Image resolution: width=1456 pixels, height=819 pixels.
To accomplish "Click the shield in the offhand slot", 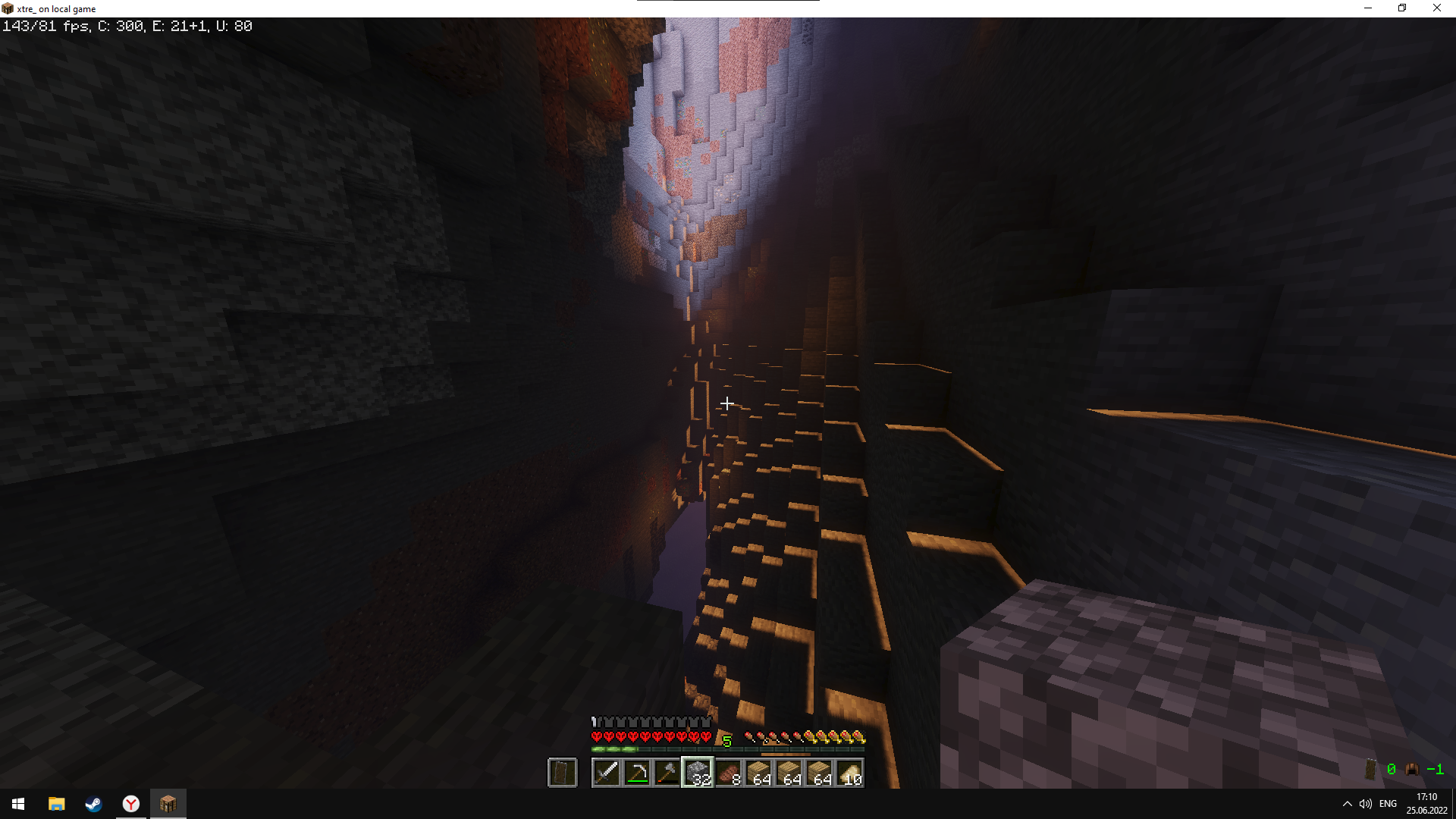I will click(x=563, y=771).
